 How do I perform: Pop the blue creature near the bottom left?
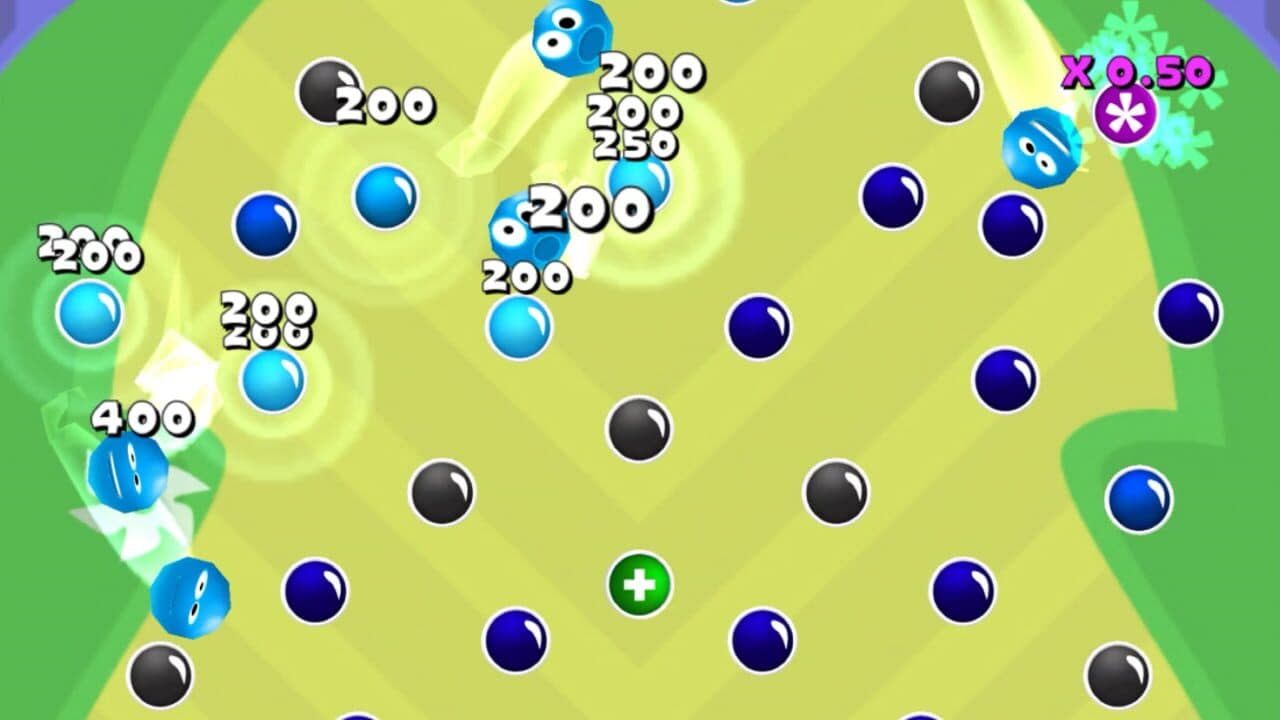pos(190,597)
